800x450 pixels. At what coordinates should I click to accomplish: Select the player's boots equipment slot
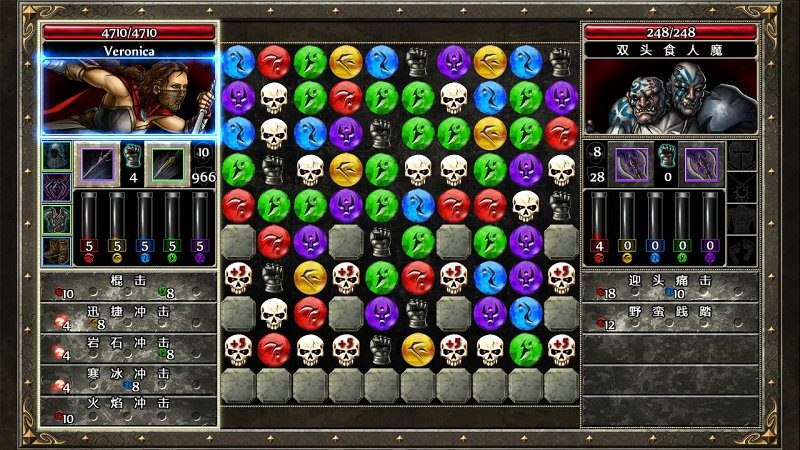pyautogui.click(x=56, y=250)
